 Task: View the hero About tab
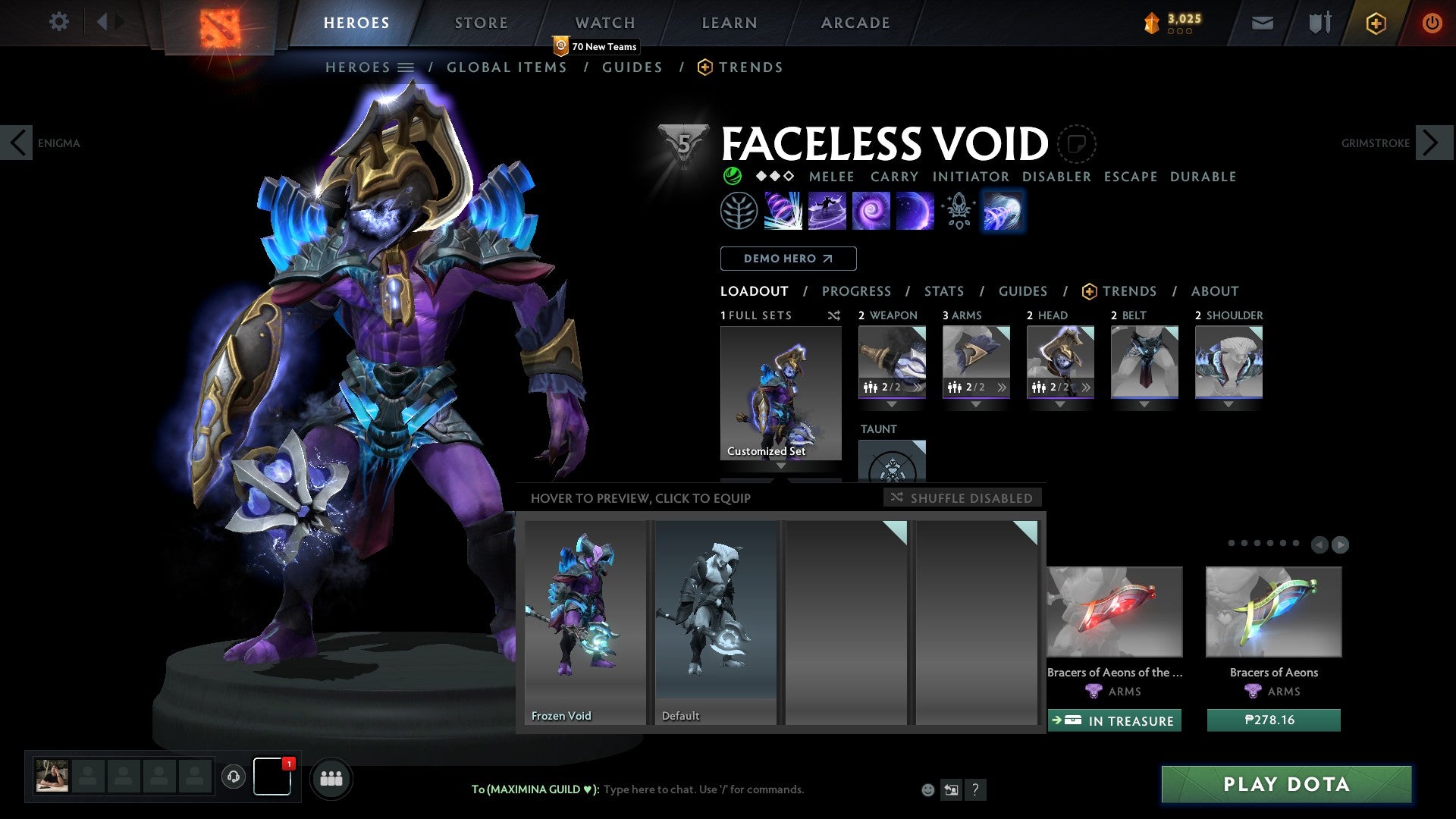coord(1214,291)
